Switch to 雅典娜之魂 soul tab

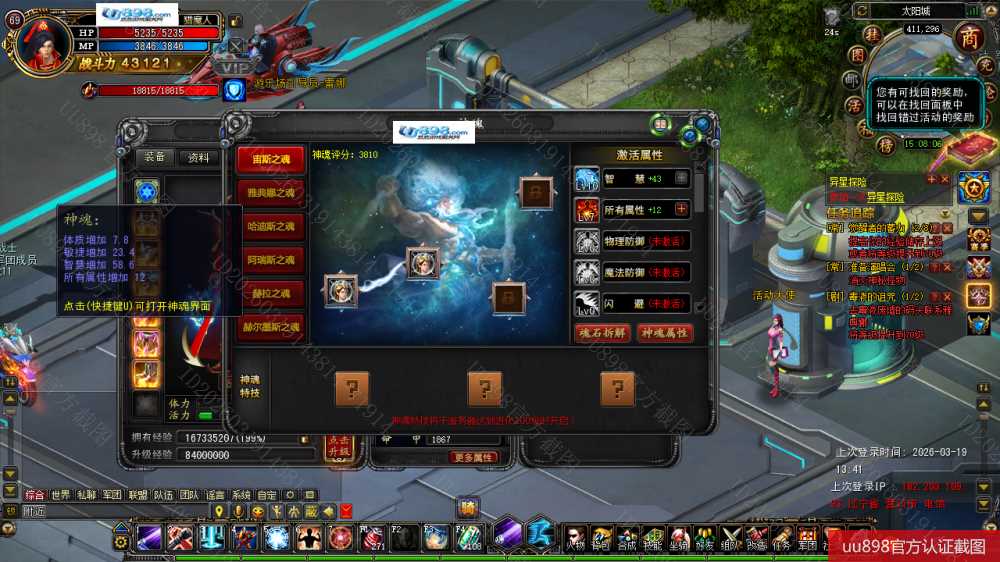click(270, 193)
